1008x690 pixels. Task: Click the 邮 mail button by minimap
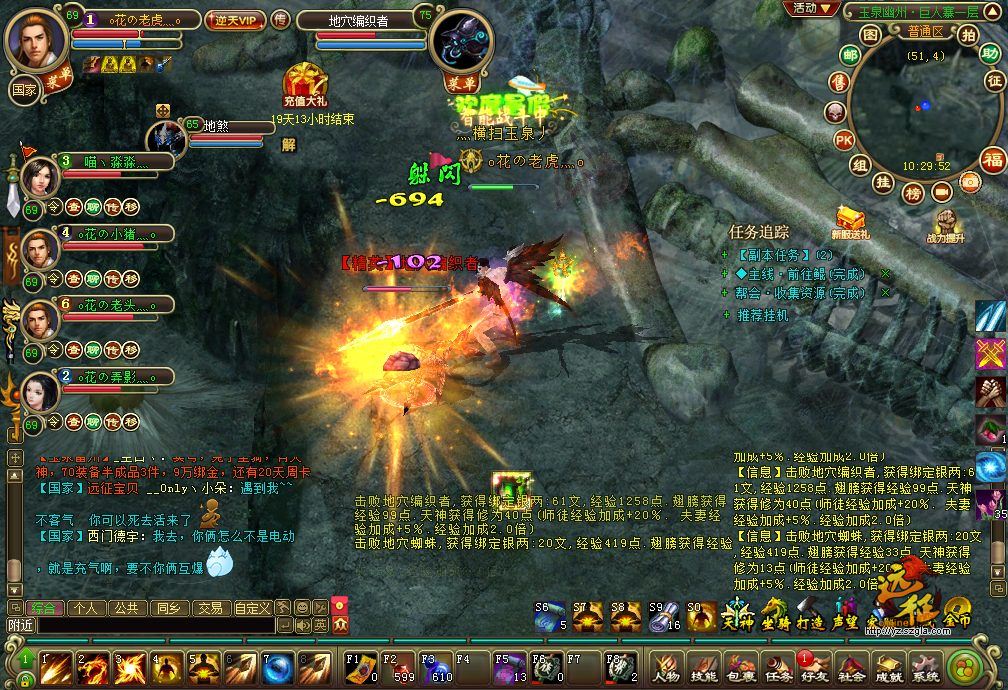850,55
